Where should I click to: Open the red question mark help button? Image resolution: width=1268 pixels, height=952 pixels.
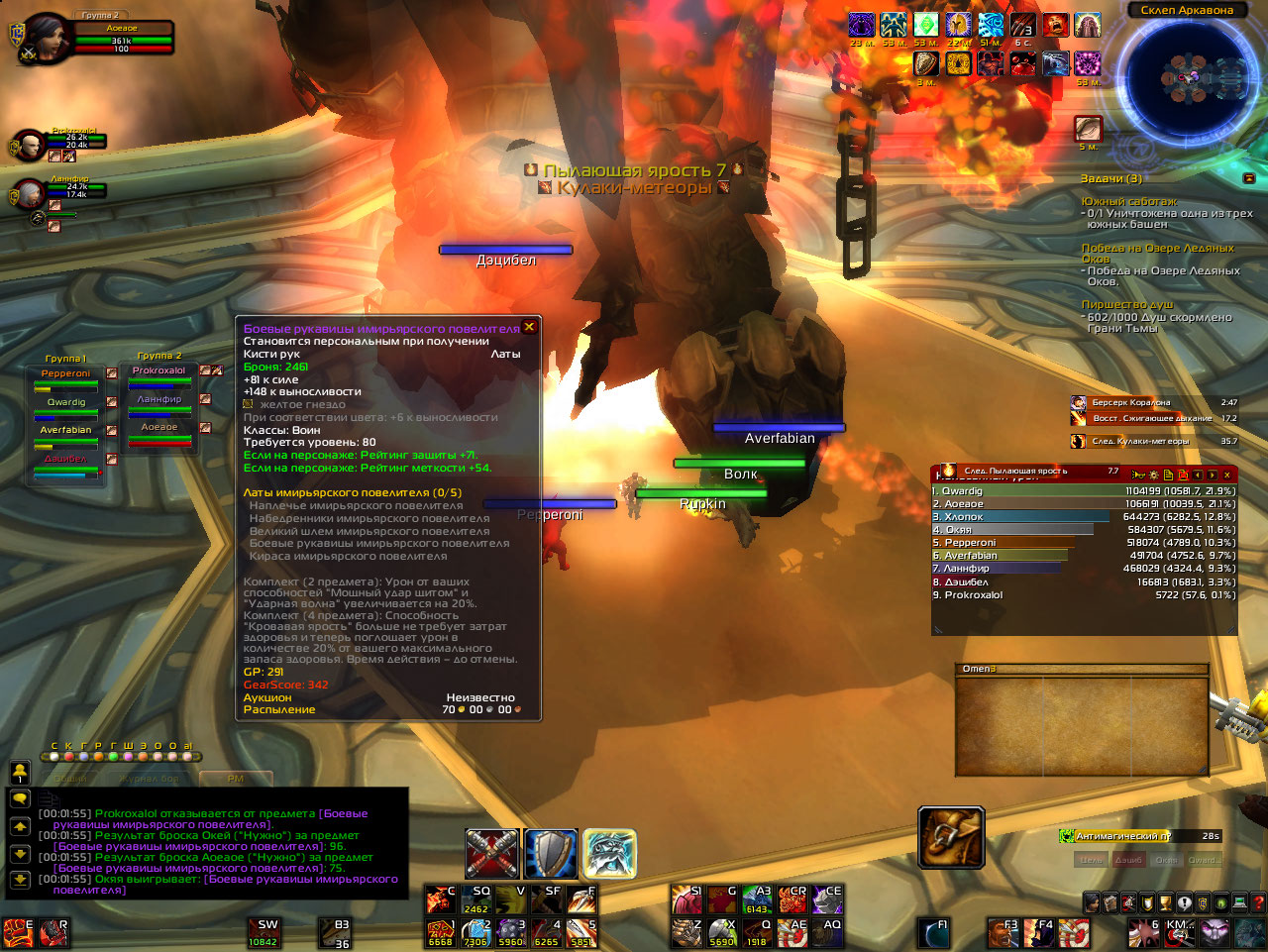click(x=1258, y=902)
